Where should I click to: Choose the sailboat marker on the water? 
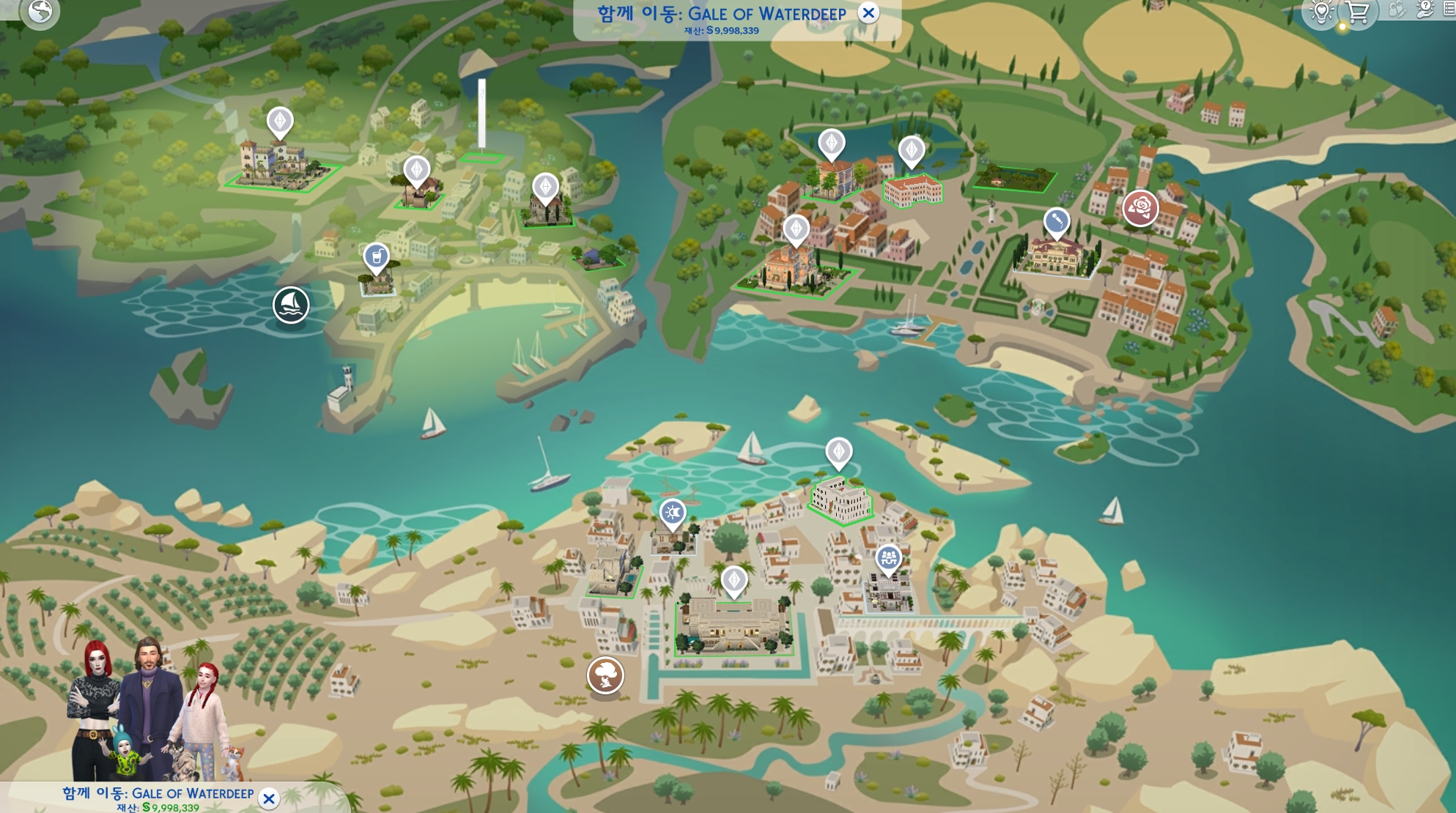(291, 305)
